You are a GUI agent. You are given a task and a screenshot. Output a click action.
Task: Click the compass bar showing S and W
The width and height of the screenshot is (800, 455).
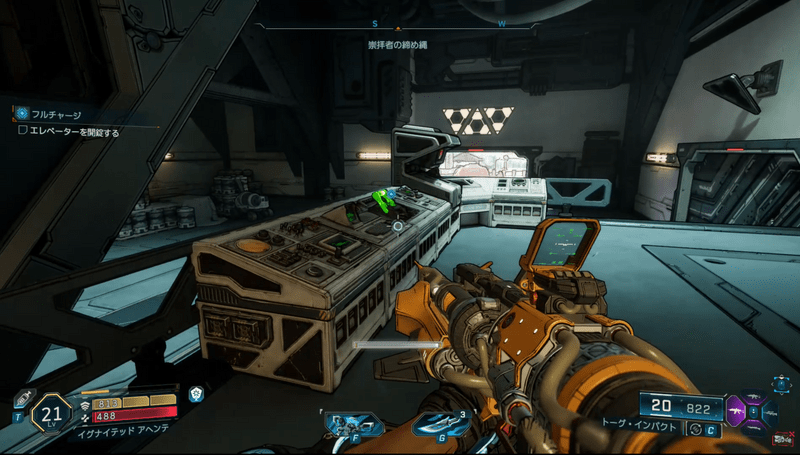pyautogui.click(x=400, y=26)
